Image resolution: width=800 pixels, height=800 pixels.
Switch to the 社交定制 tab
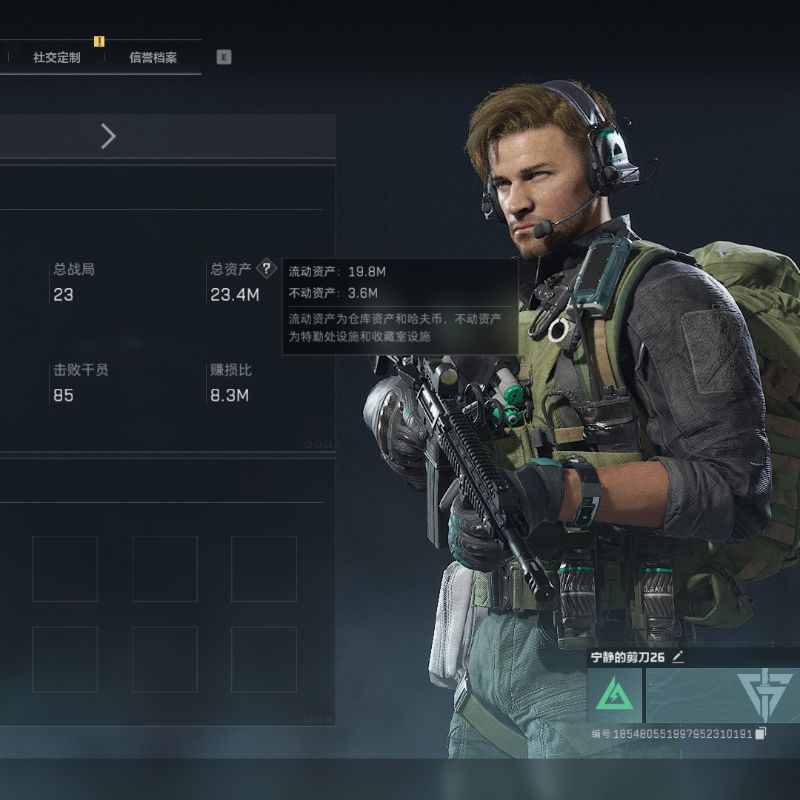point(56,57)
